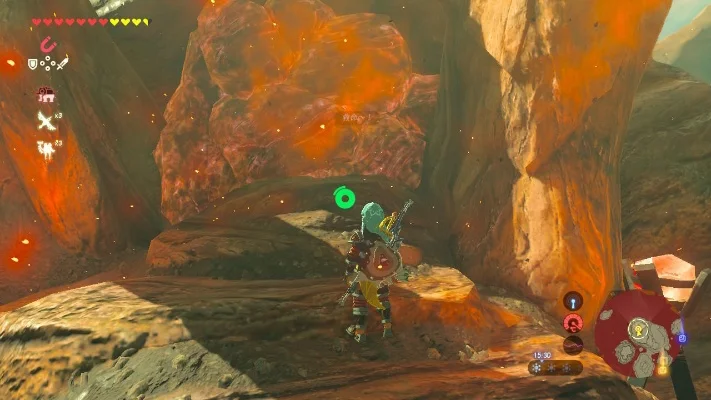This screenshot has width=711, height=400.
Task: Click the blue temperature gauge icon
Action: click(572, 300)
